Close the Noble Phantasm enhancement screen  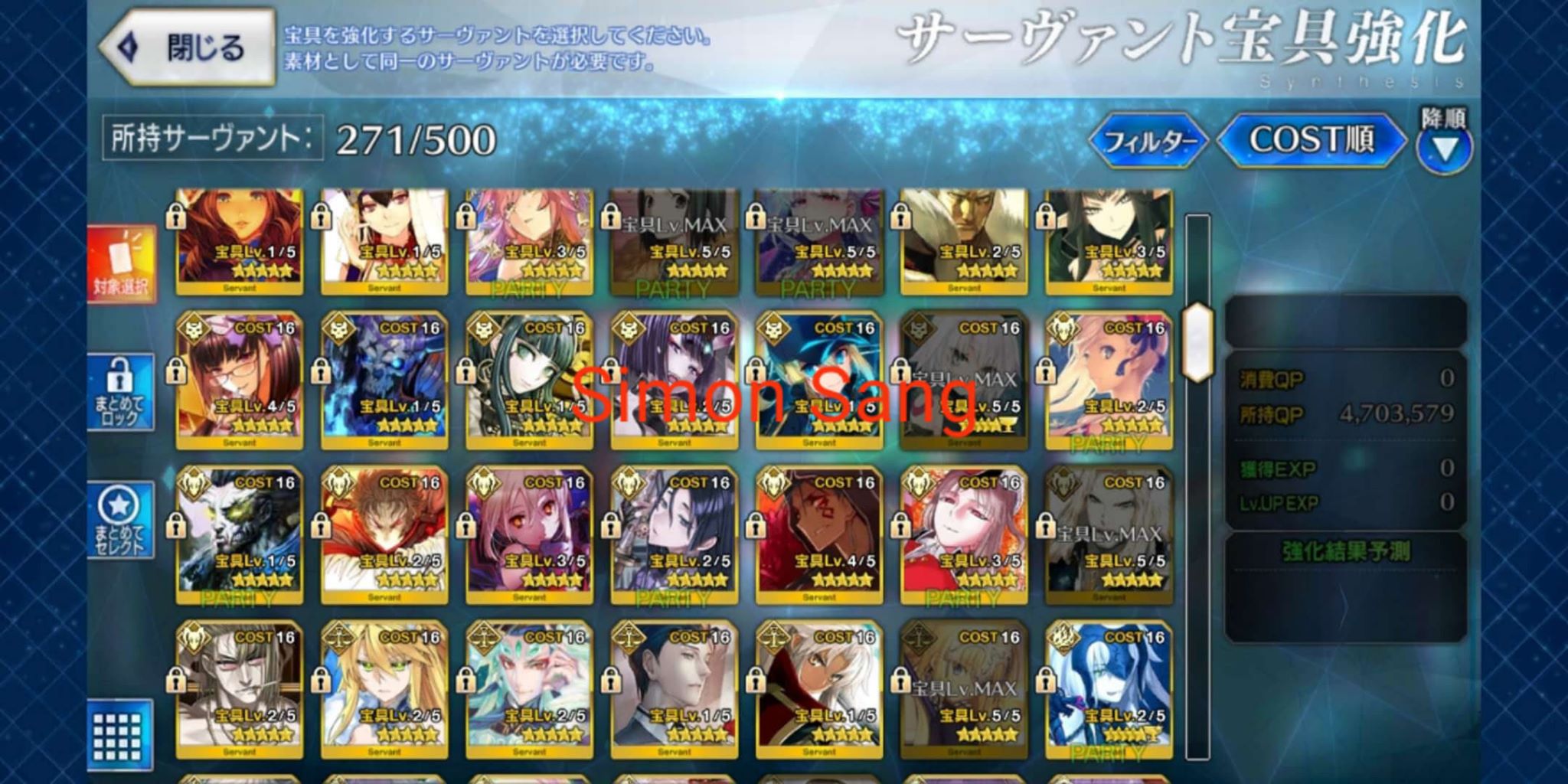click(x=187, y=47)
